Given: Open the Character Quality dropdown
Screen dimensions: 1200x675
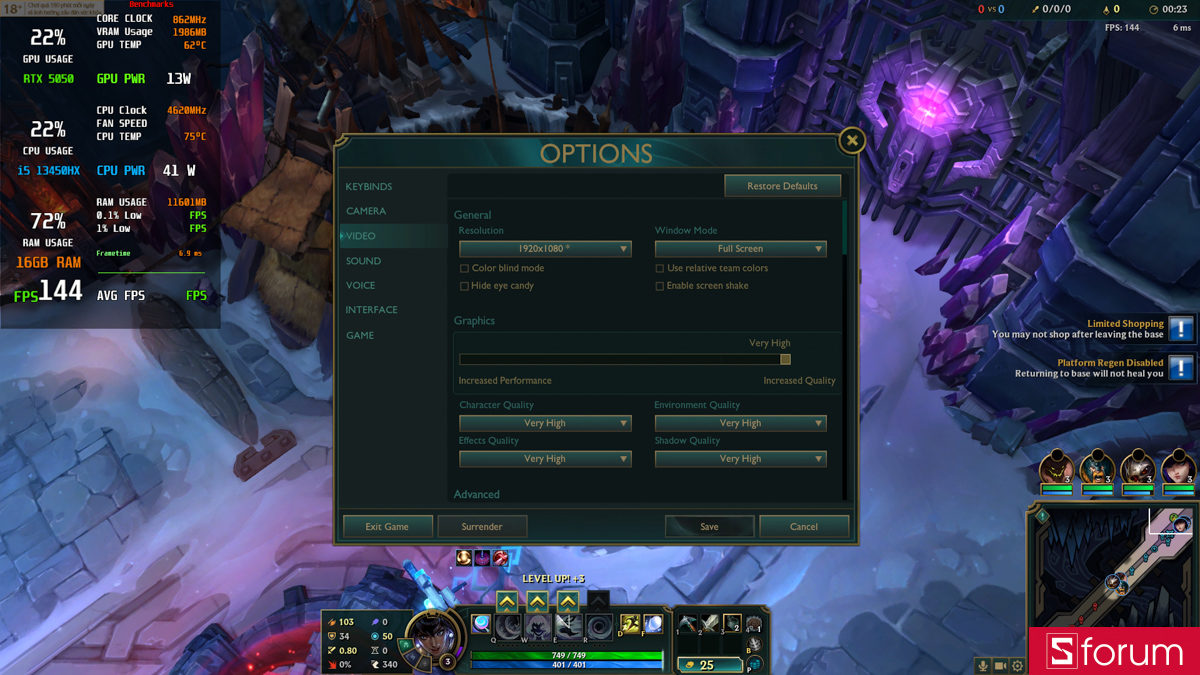Looking at the screenshot, I should [x=545, y=423].
